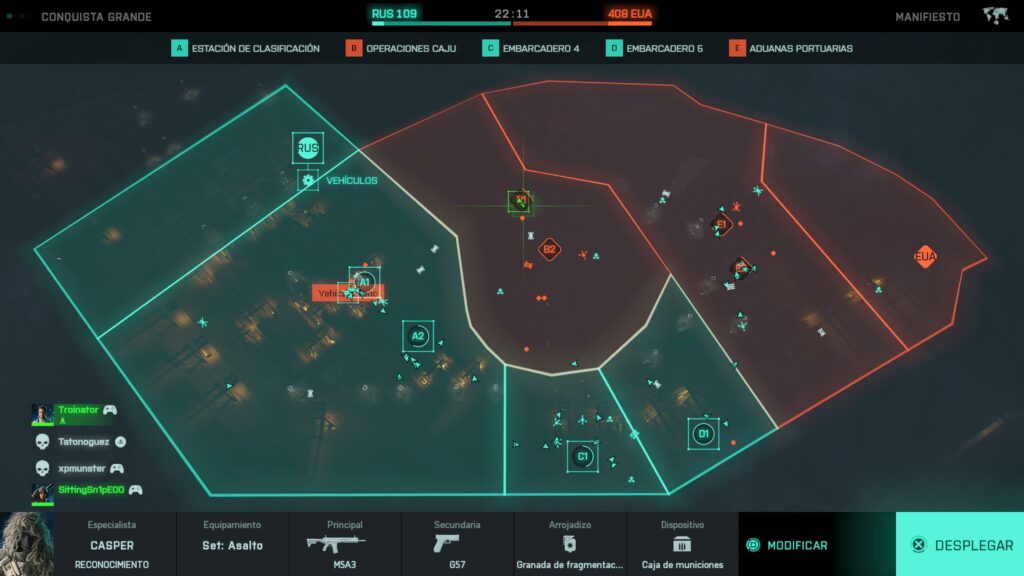
Task: Open the Vehículos gear icon
Action: pyautogui.click(x=308, y=181)
